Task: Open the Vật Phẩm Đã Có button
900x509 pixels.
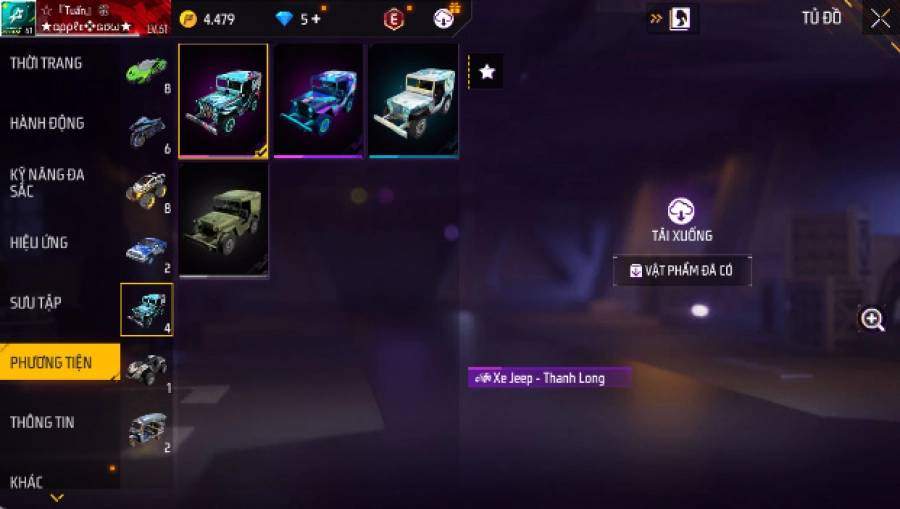Action: [681, 270]
